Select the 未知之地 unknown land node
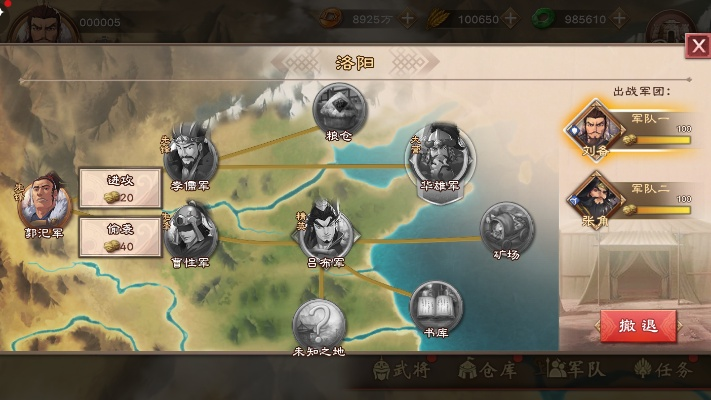Screen dimensions: 711x400 click(x=318, y=323)
